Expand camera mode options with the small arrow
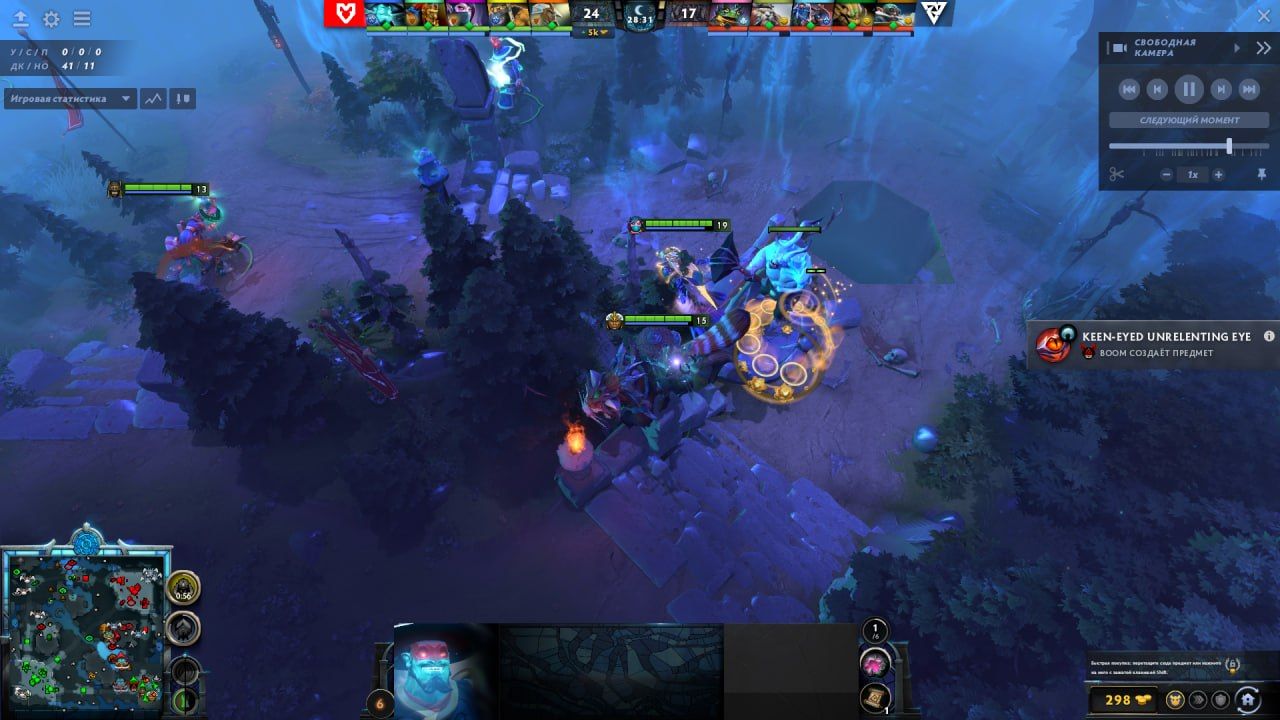Image resolution: width=1280 pixels, height=720 pixels. point(1237,47)
